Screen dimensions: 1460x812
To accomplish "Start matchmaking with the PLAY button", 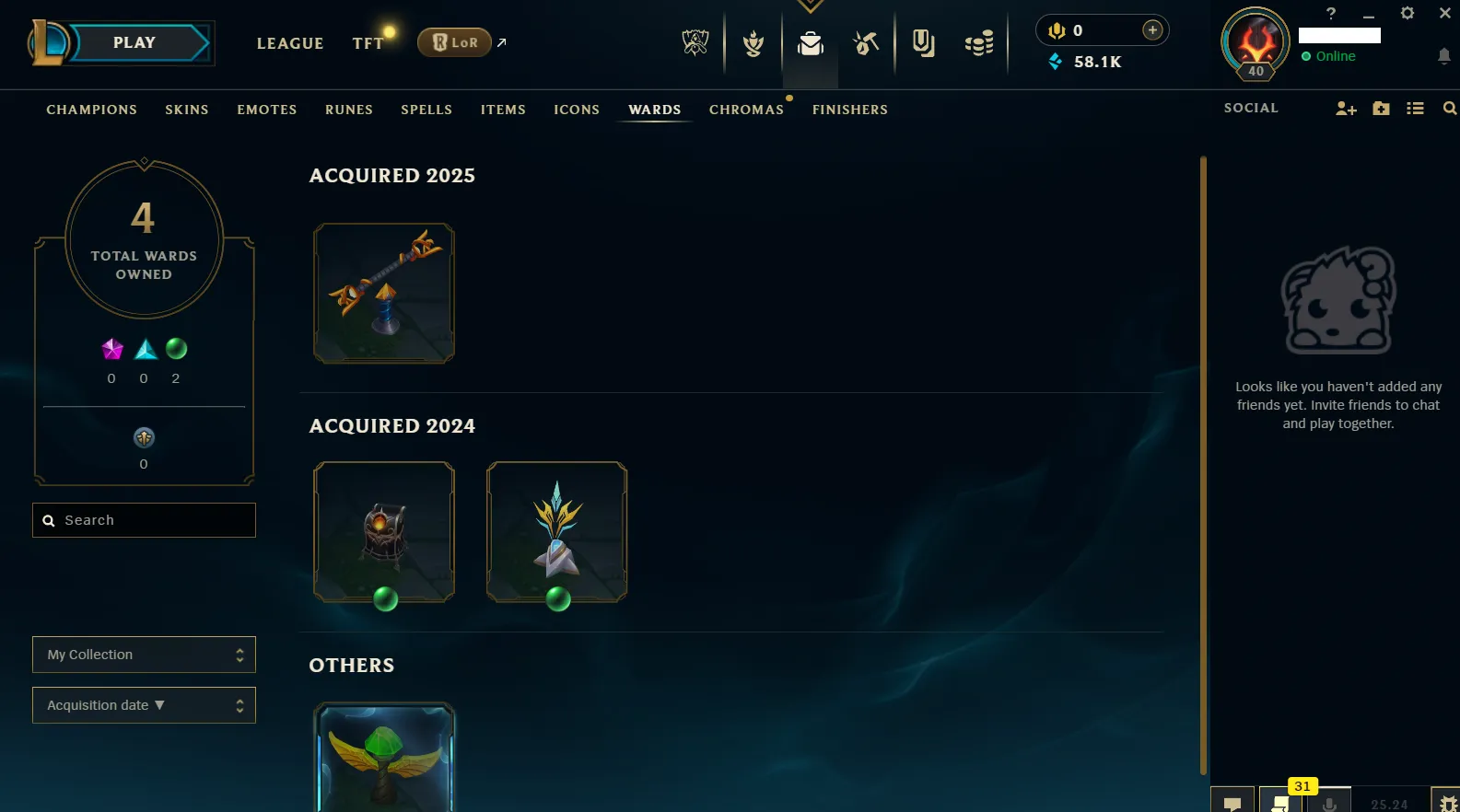I will (x=134, y=43).
